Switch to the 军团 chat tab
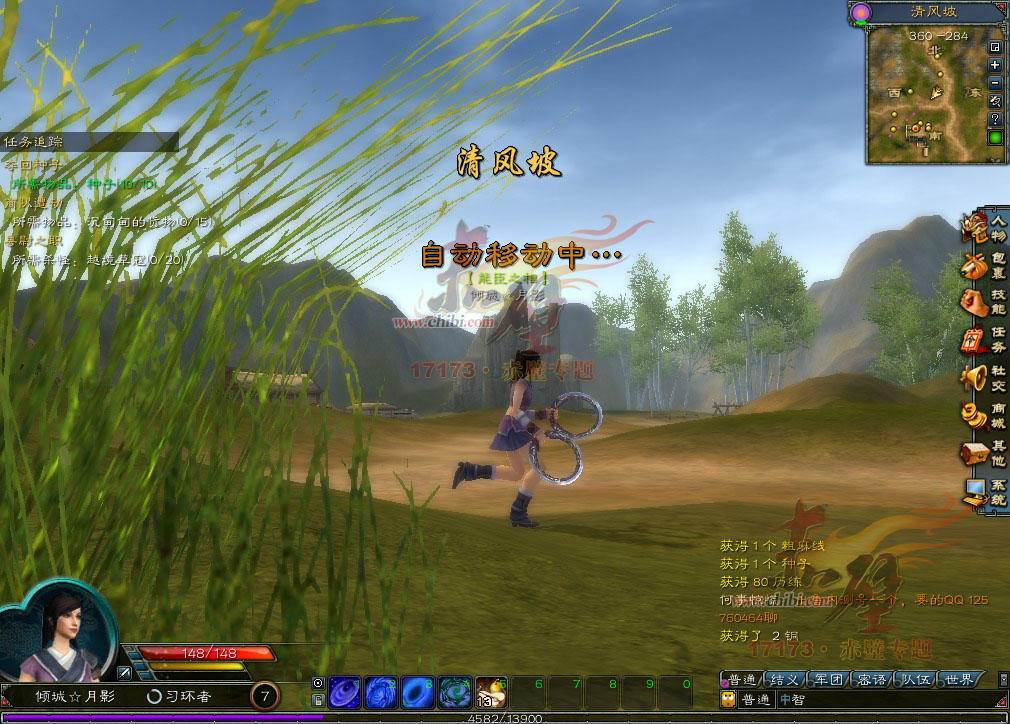Viewport: 1010px width, 724px height. point(828,680)
